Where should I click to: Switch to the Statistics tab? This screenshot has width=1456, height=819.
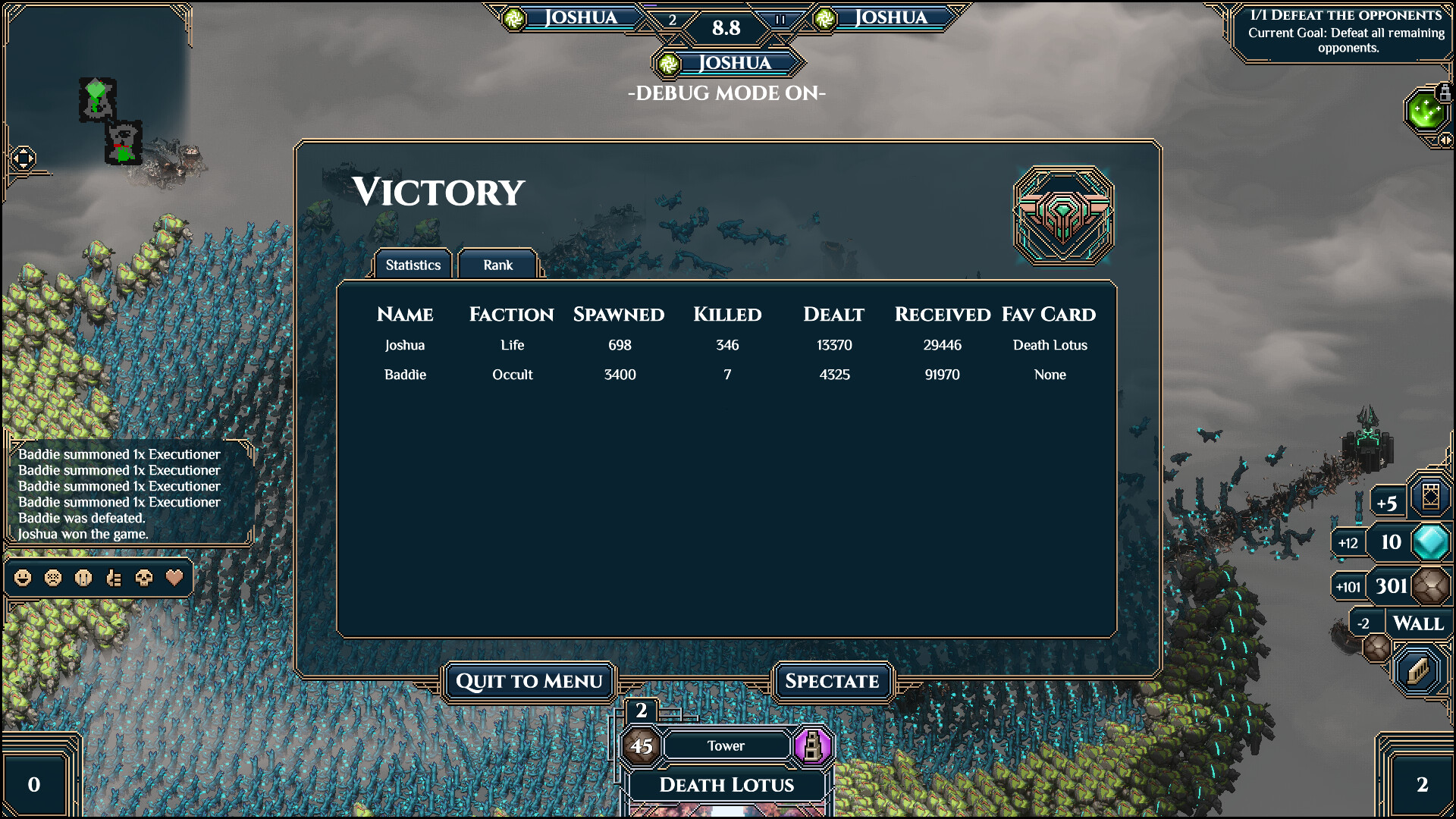pos(413,265)
